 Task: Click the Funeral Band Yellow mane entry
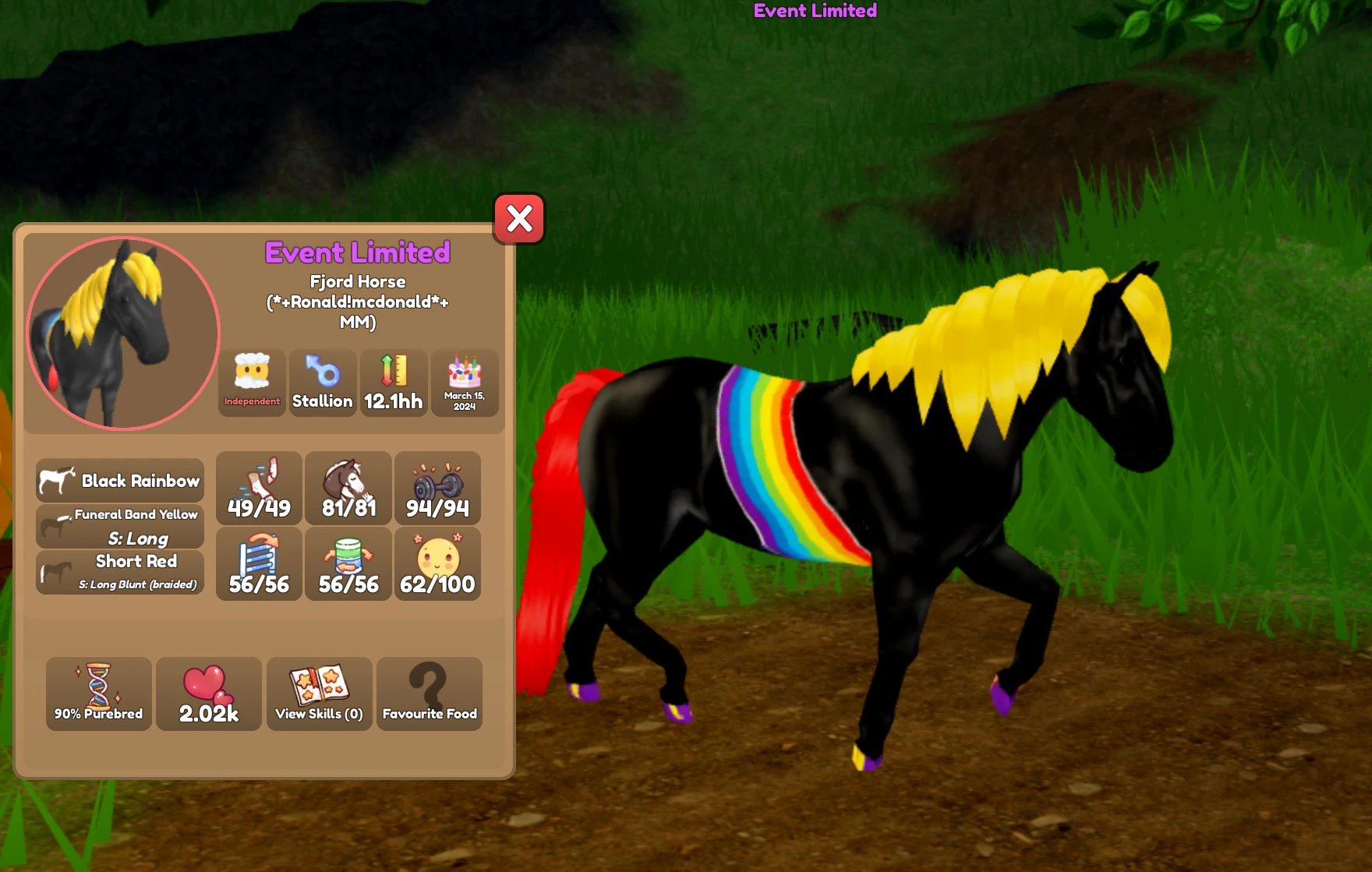click(119, 525)
